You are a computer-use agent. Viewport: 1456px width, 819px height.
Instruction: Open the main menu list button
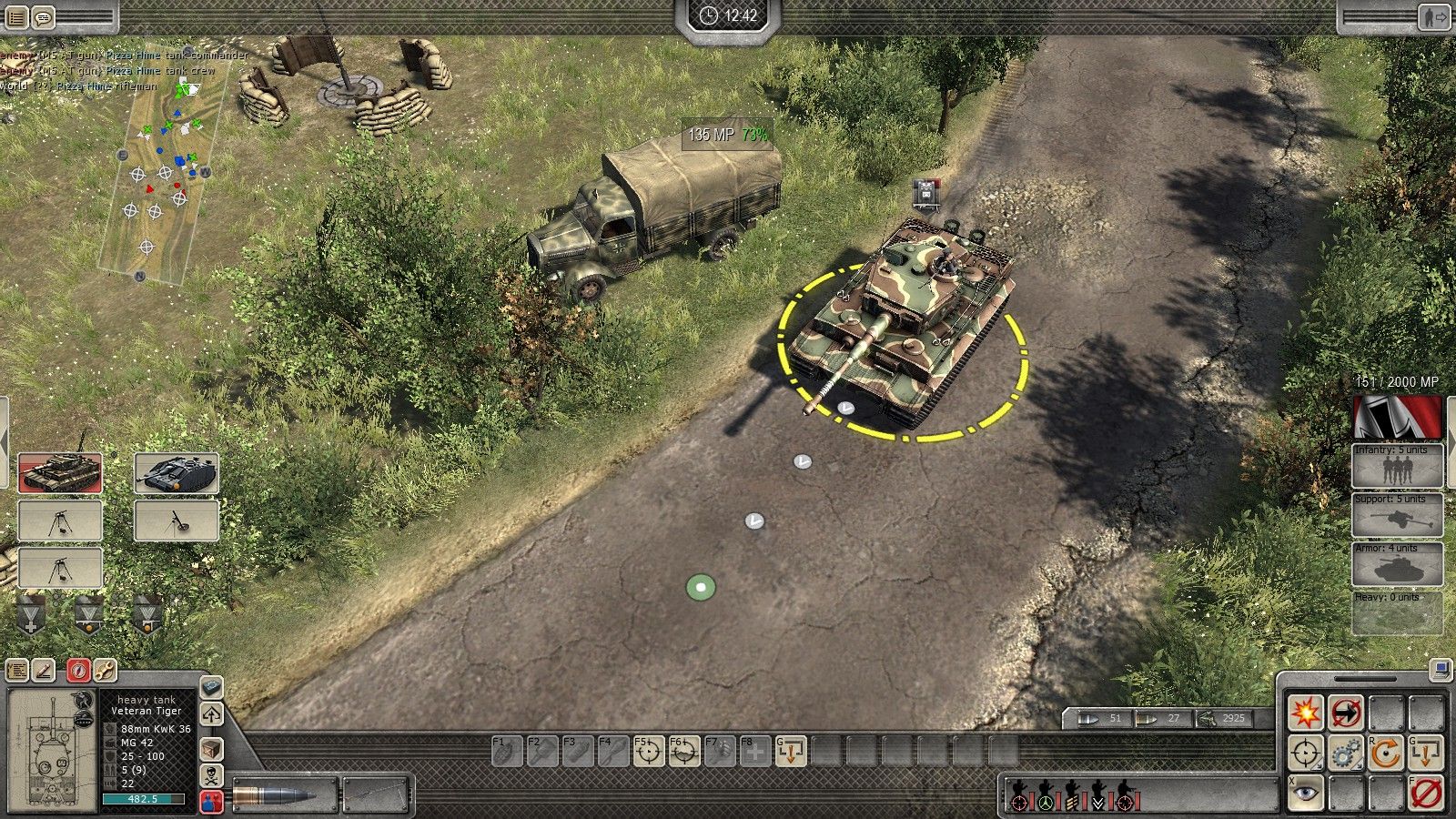[16, 16]
